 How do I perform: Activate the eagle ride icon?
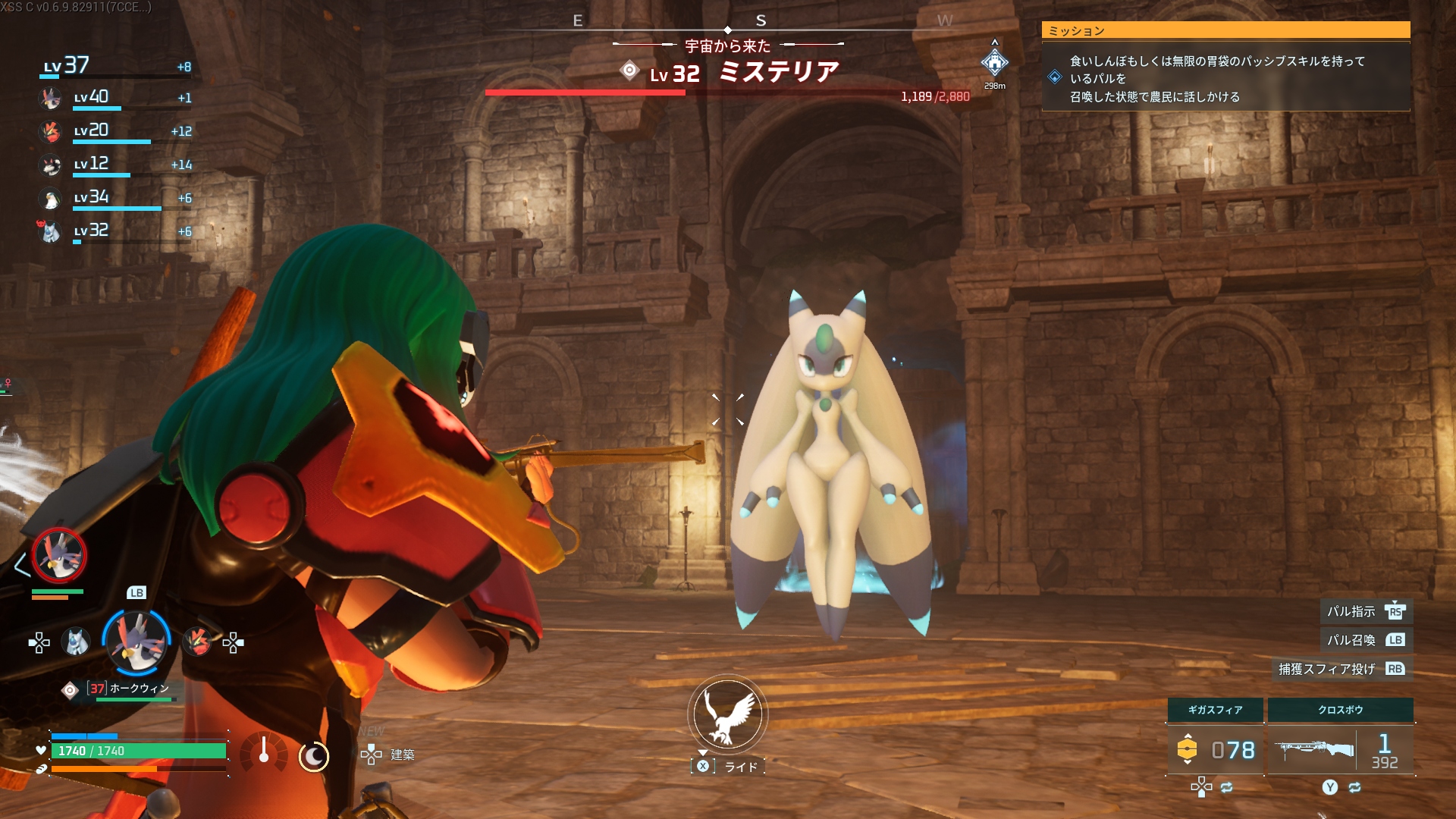coord(728,714)
